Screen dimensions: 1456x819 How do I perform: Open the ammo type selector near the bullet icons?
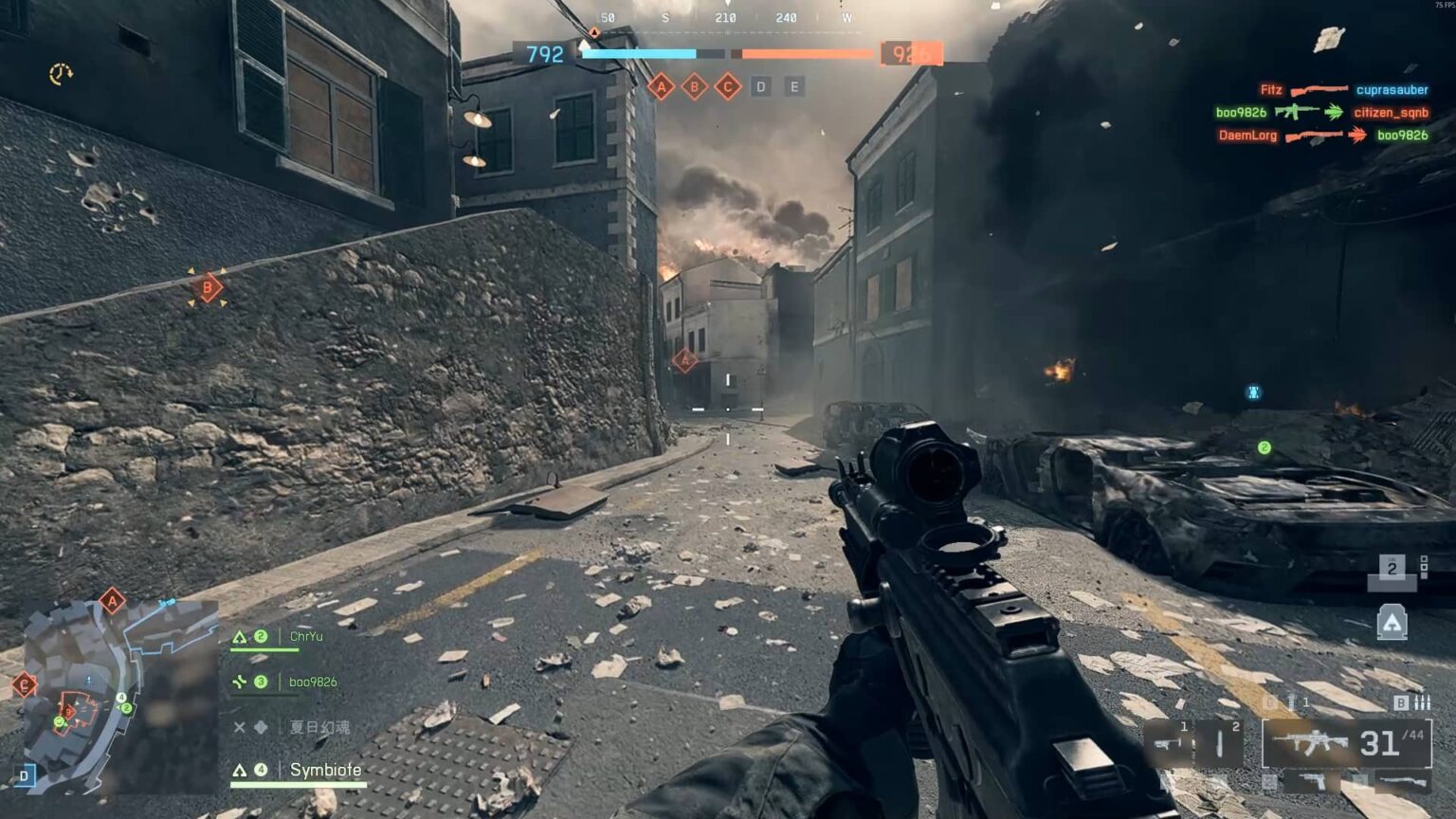tap(1422, 703)
